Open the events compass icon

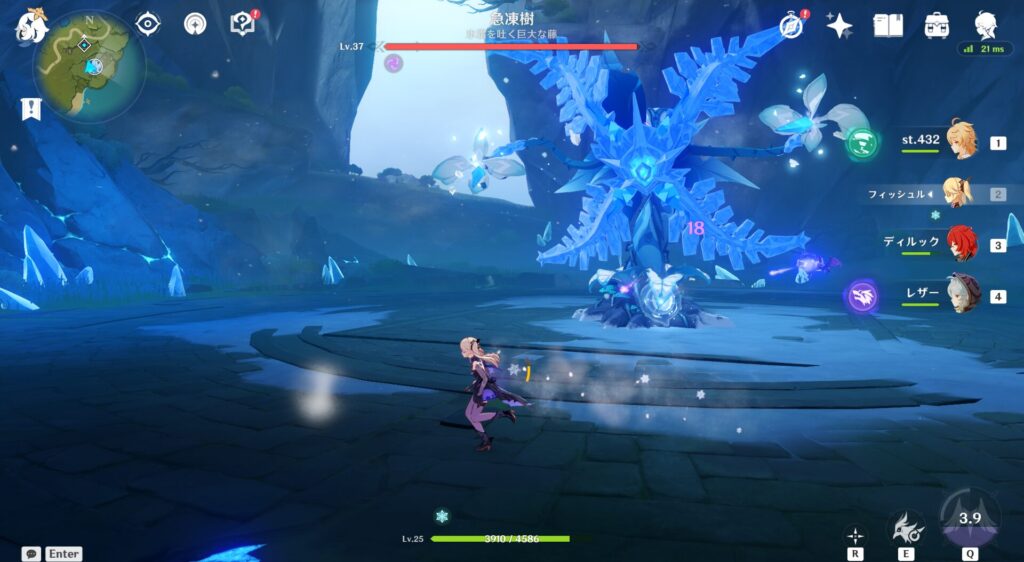[792, 26]
